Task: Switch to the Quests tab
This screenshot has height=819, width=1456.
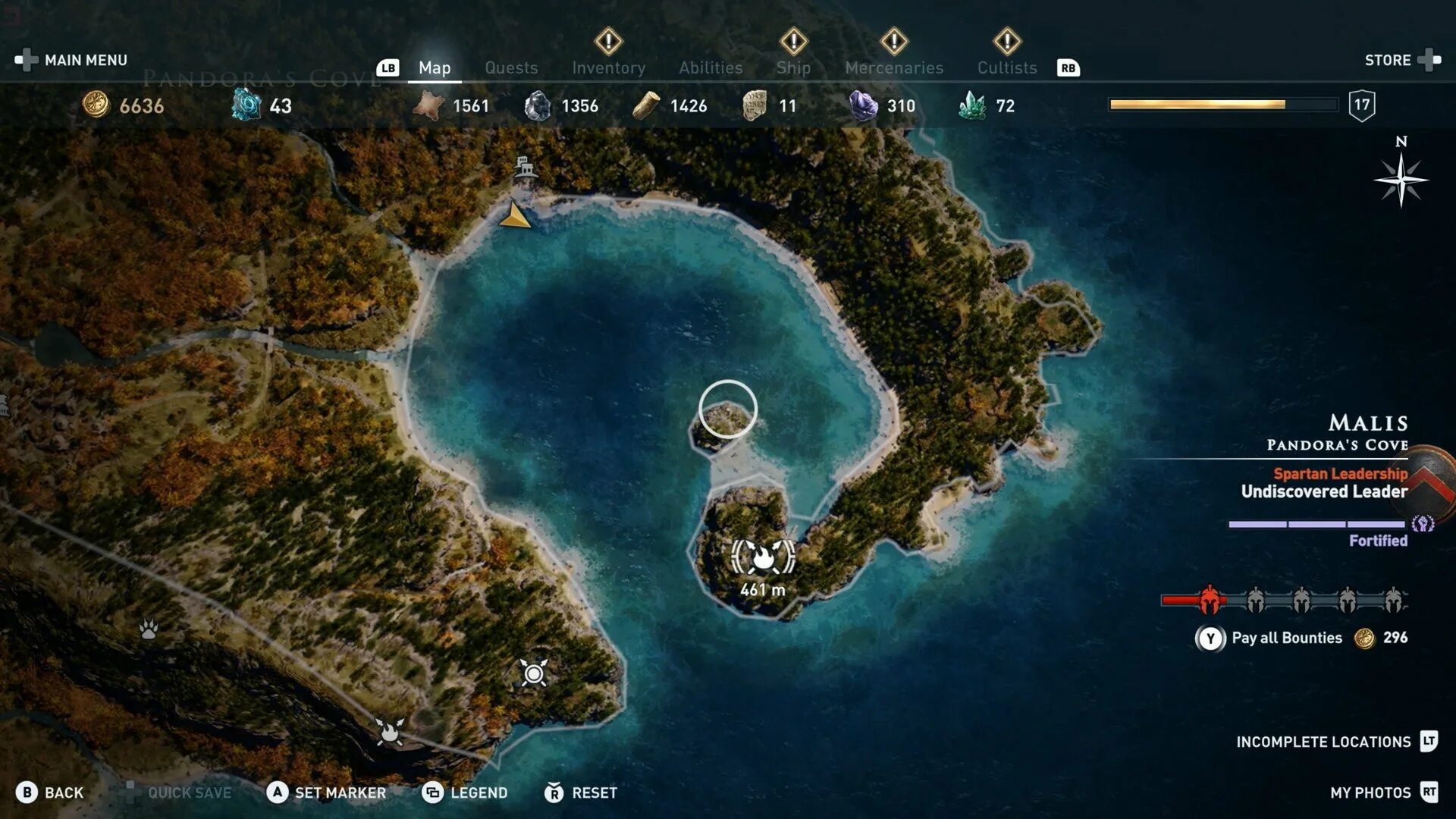Action: tap(511, 67)
